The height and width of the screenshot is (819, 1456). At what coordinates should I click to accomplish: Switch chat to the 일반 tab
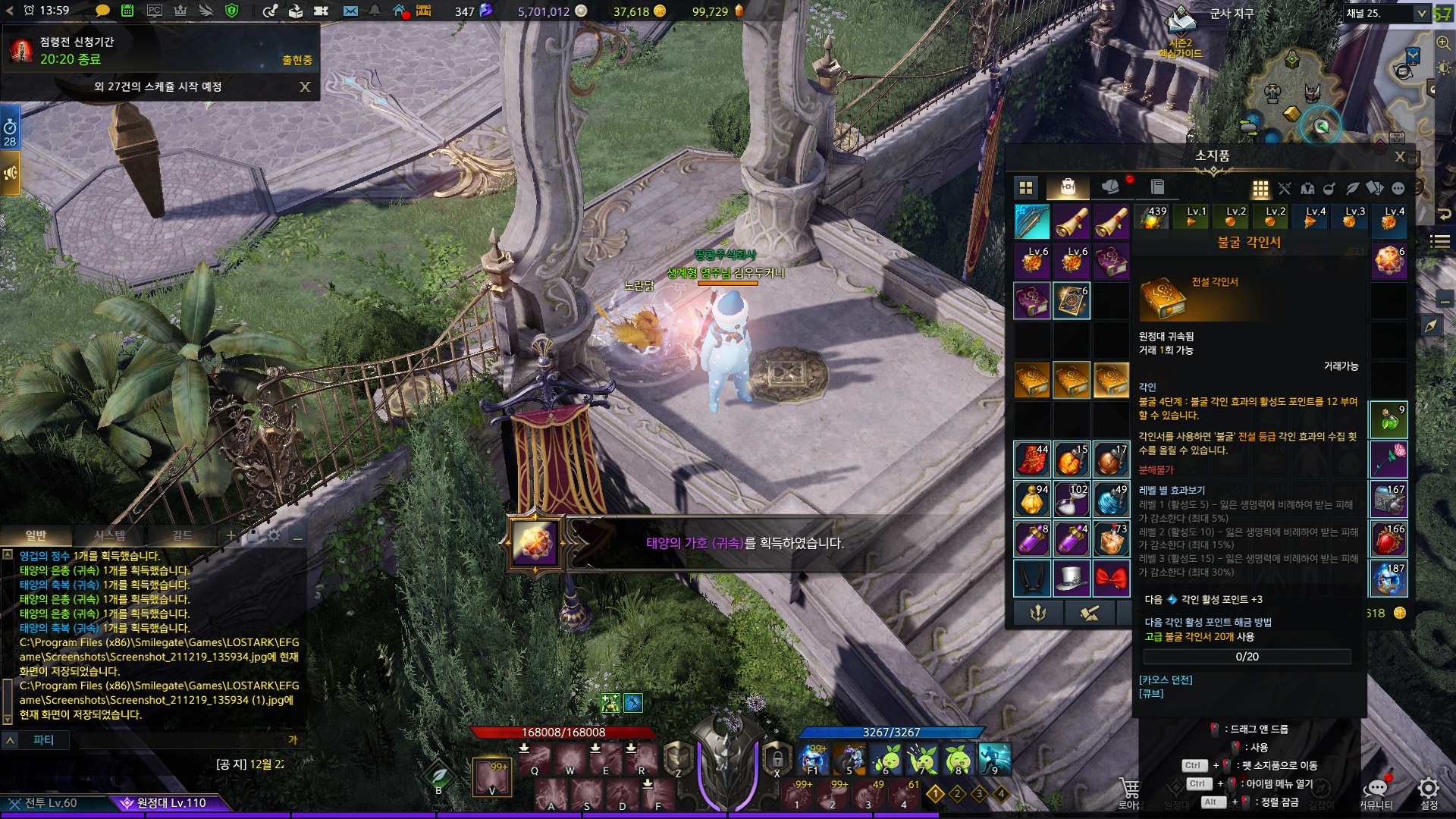pyautogui.click(x=36, y=535)
